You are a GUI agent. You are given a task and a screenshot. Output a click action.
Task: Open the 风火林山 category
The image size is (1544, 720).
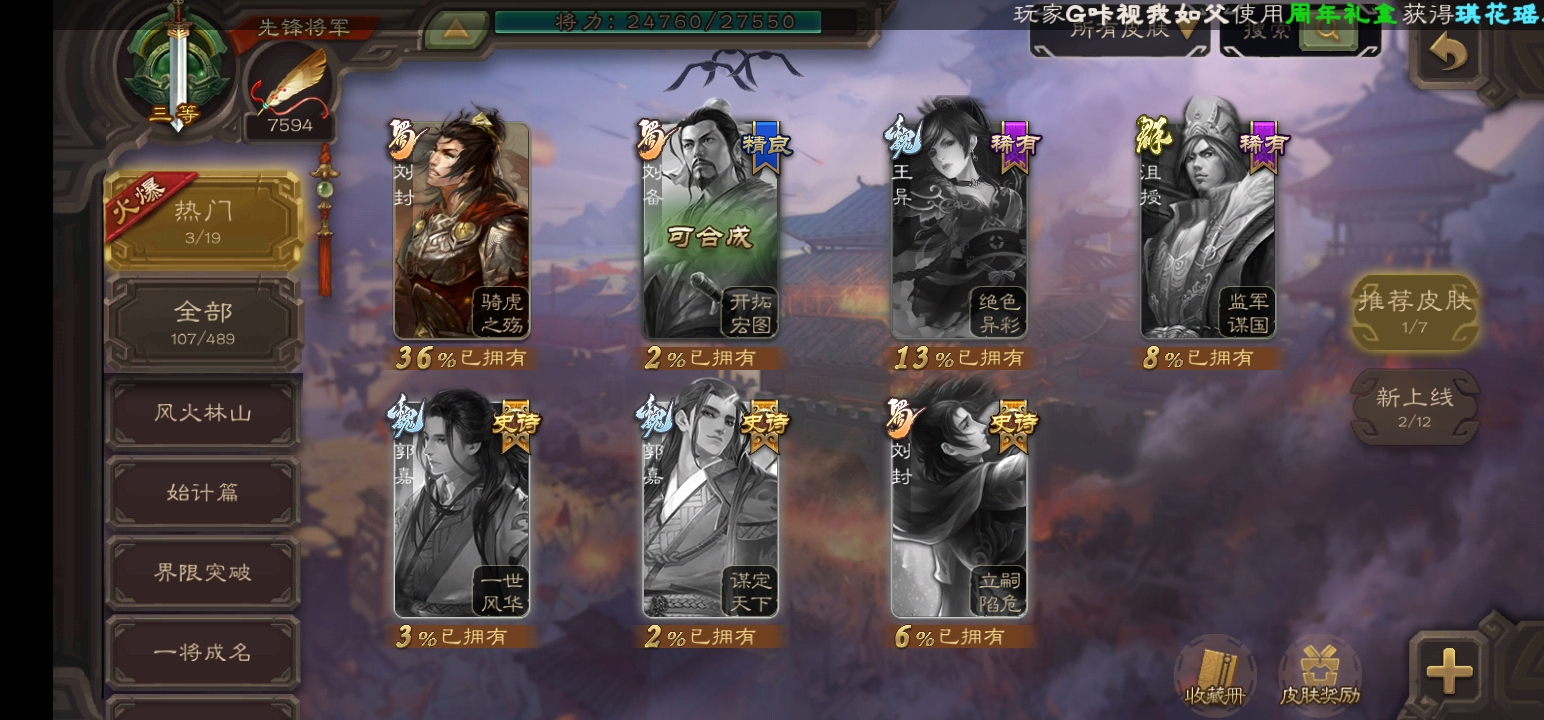tap(203, 413)
